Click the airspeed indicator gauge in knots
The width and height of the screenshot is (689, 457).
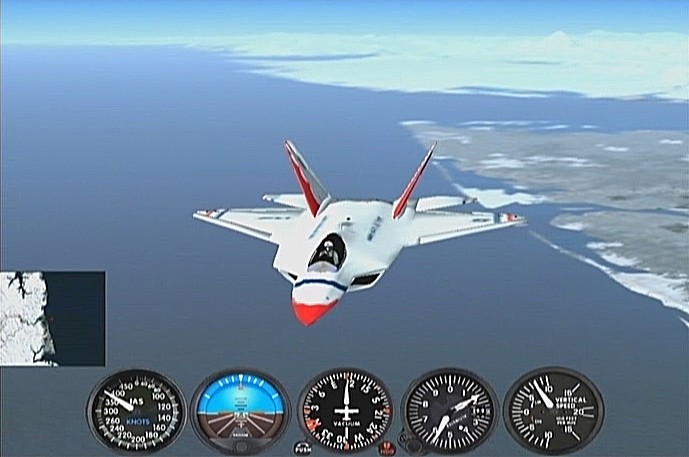coord(136,410)
